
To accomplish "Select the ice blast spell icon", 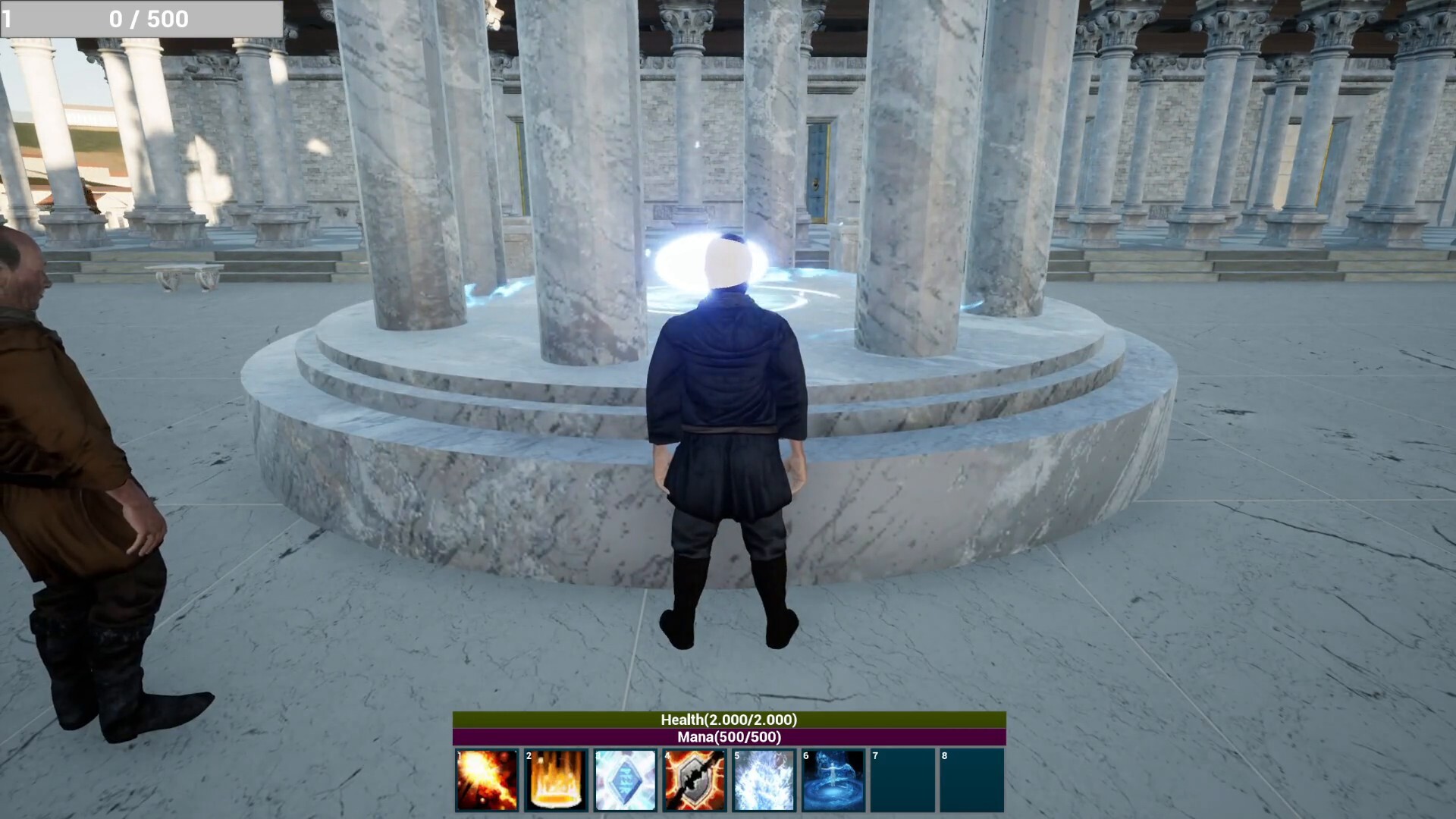I will (x=764, y=780).
